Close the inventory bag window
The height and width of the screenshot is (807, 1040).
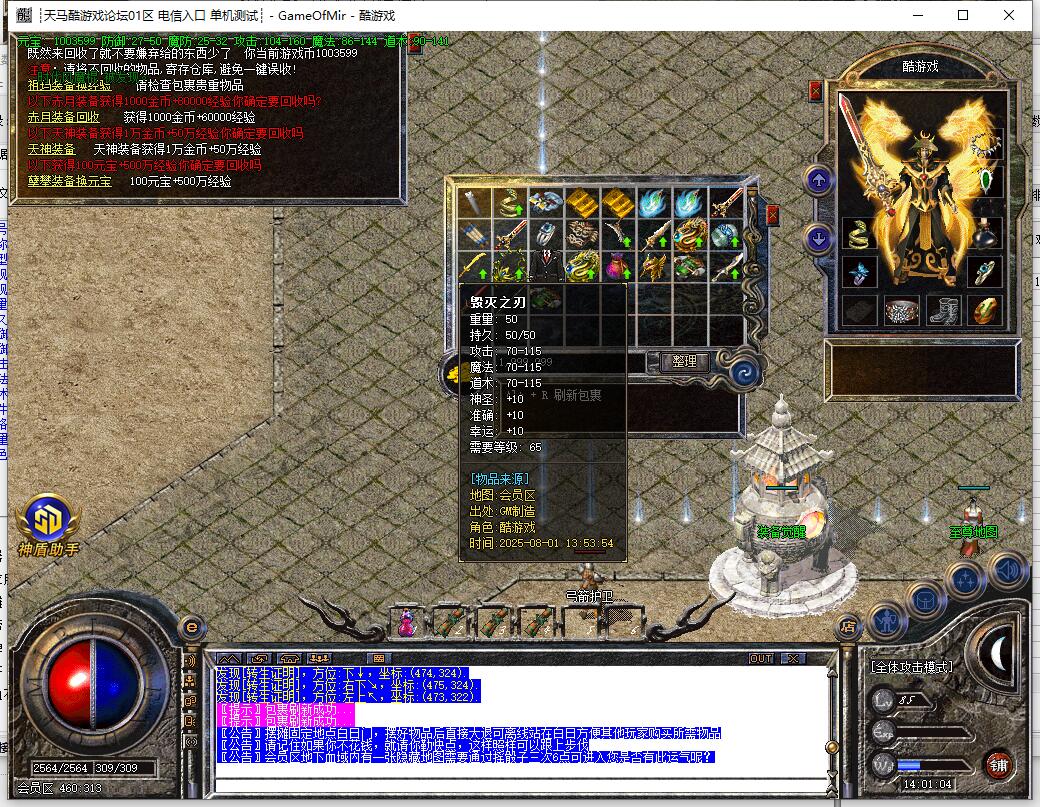coord(772,215)
